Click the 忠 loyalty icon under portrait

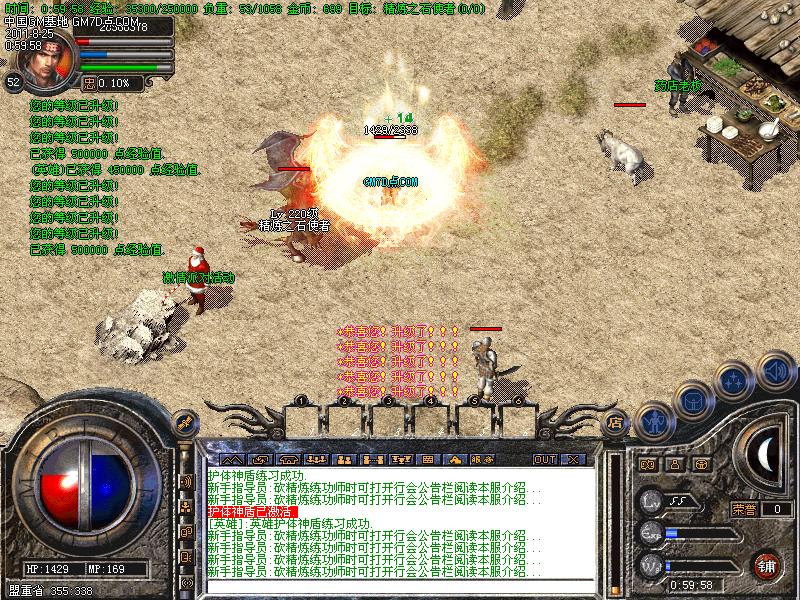[x=88, y=83]
